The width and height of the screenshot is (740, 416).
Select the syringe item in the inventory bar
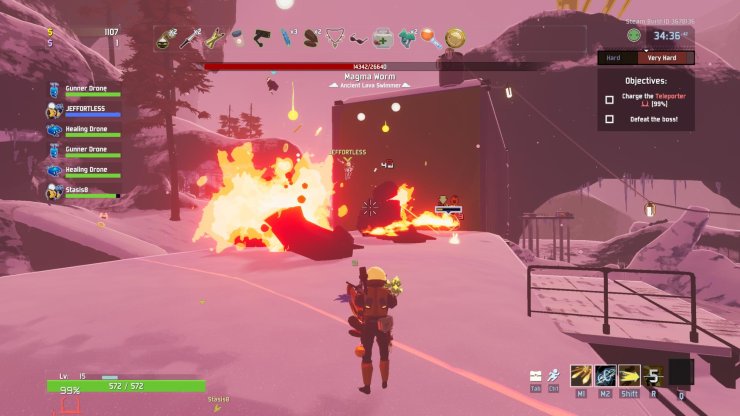pos(188,39)
